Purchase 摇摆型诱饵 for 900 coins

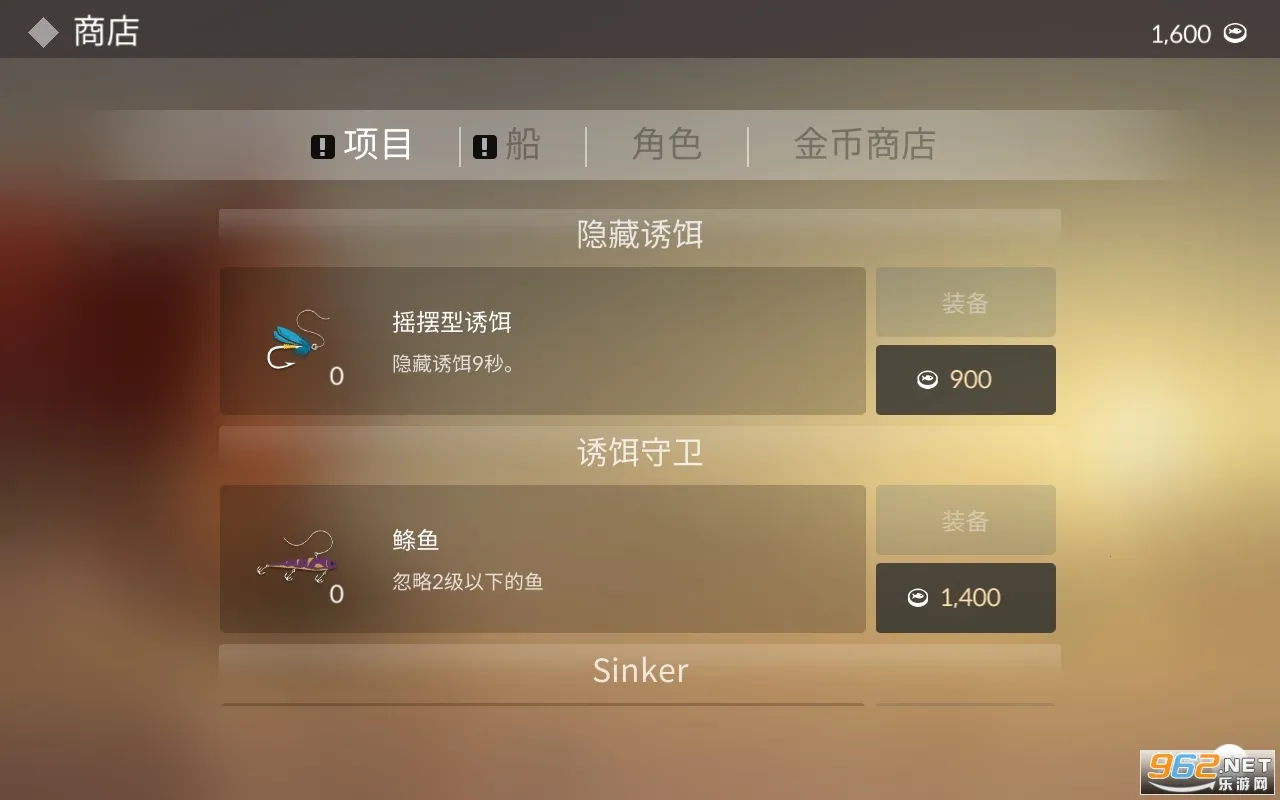965,379
